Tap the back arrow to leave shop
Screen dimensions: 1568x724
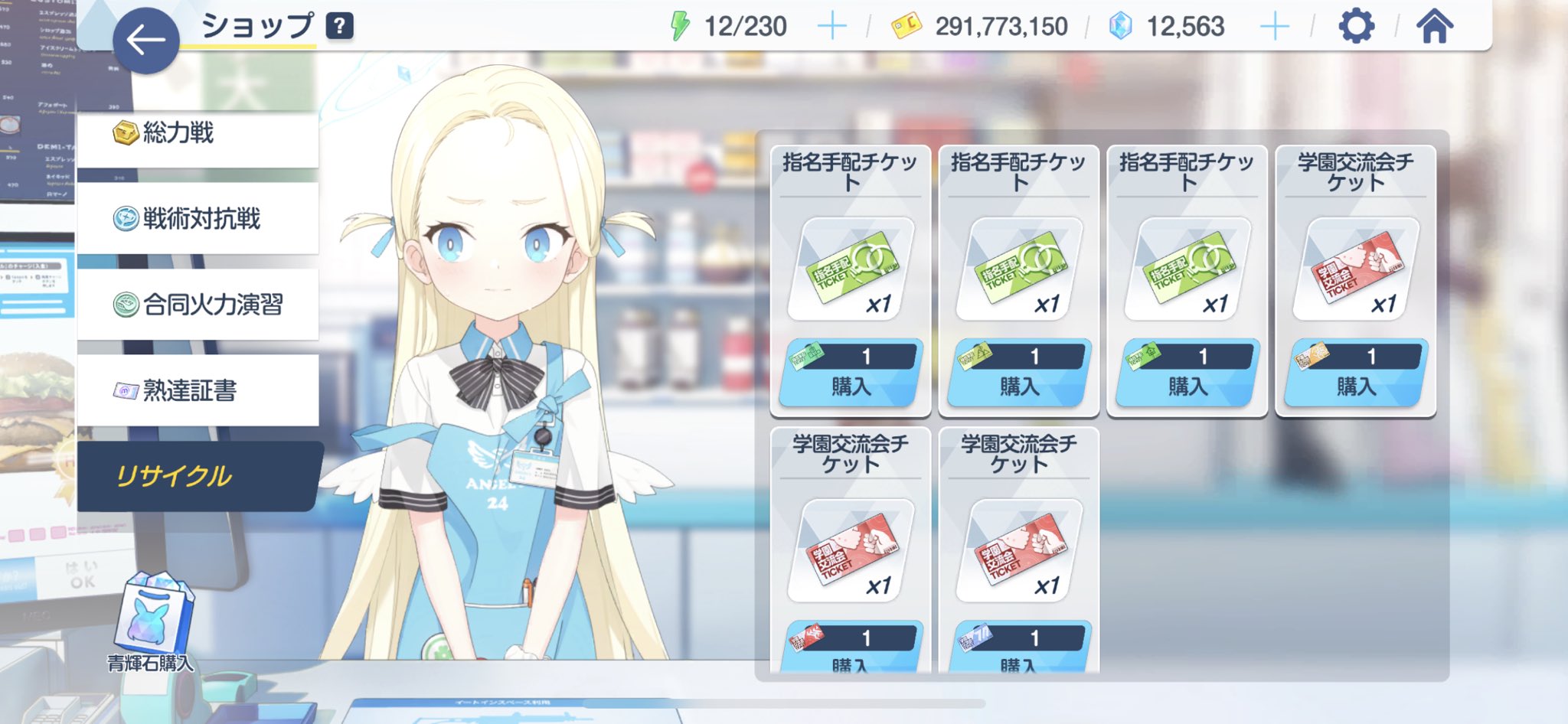pyautogui.click(x=145, y=34)
